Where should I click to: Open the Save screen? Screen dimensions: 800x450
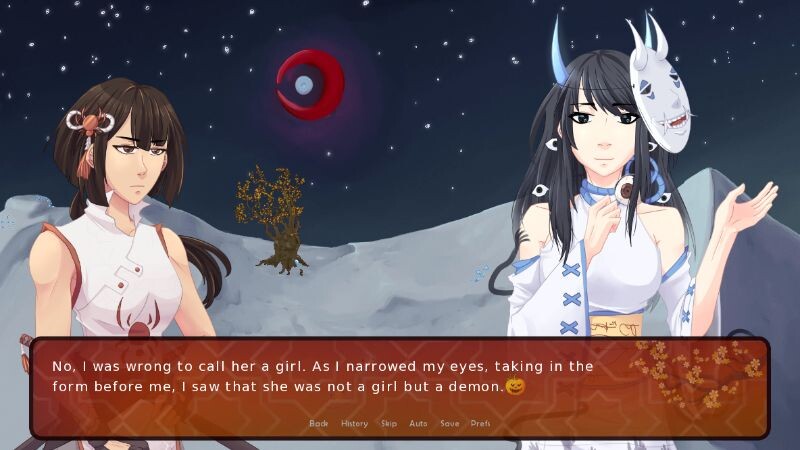tap(450, 423)
